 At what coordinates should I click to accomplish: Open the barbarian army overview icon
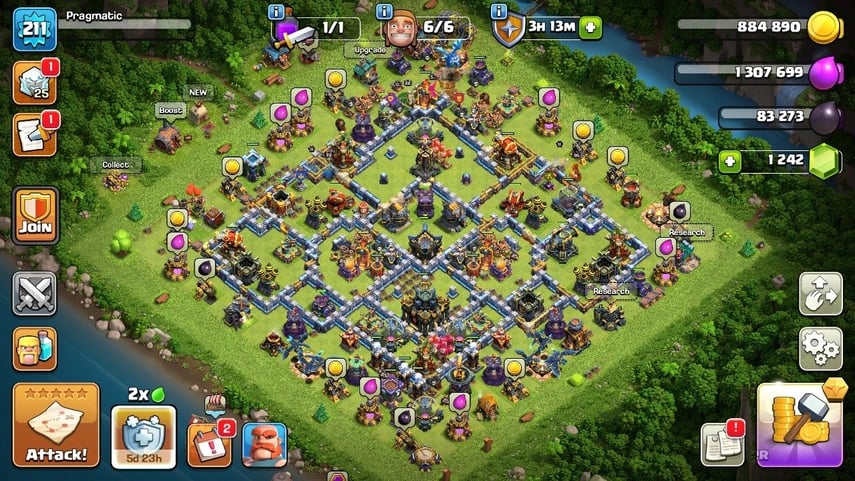tap(35, 348)
